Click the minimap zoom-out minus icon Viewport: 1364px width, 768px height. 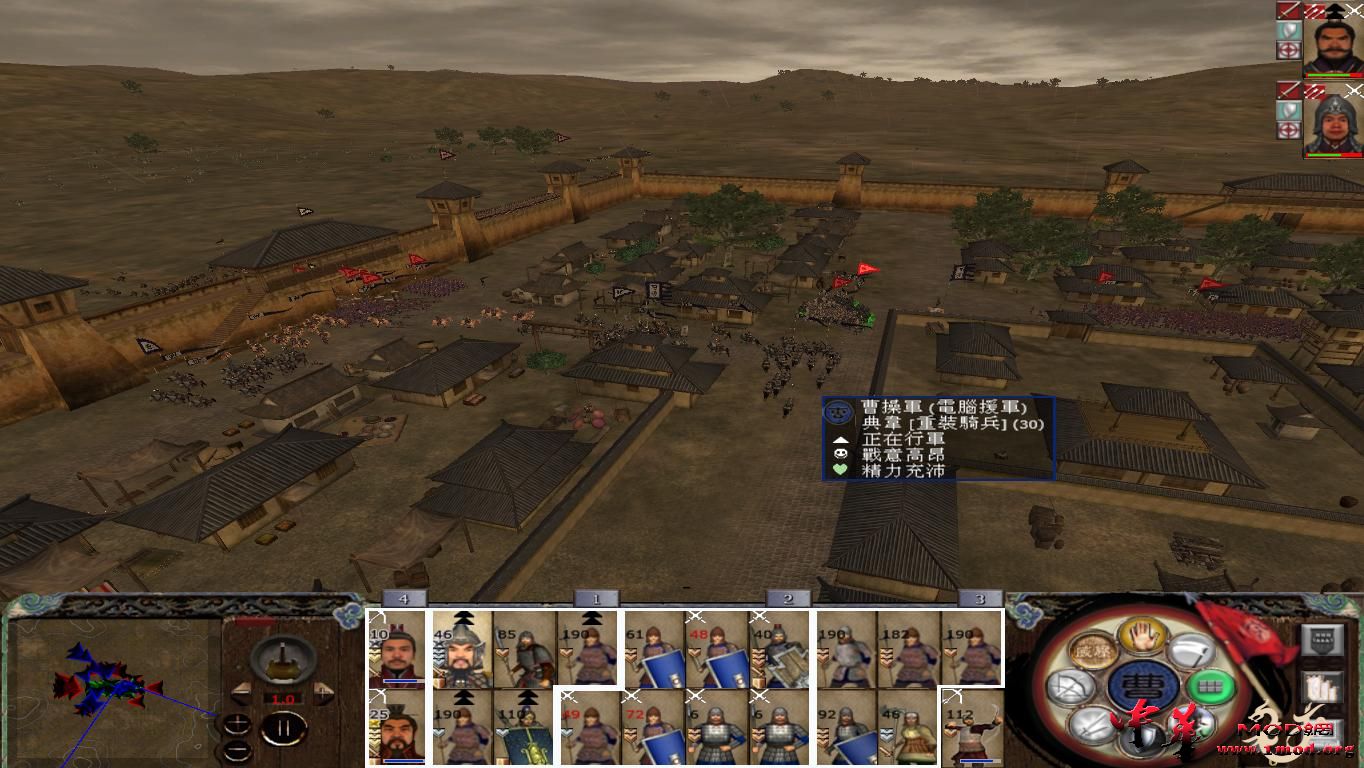237,750
